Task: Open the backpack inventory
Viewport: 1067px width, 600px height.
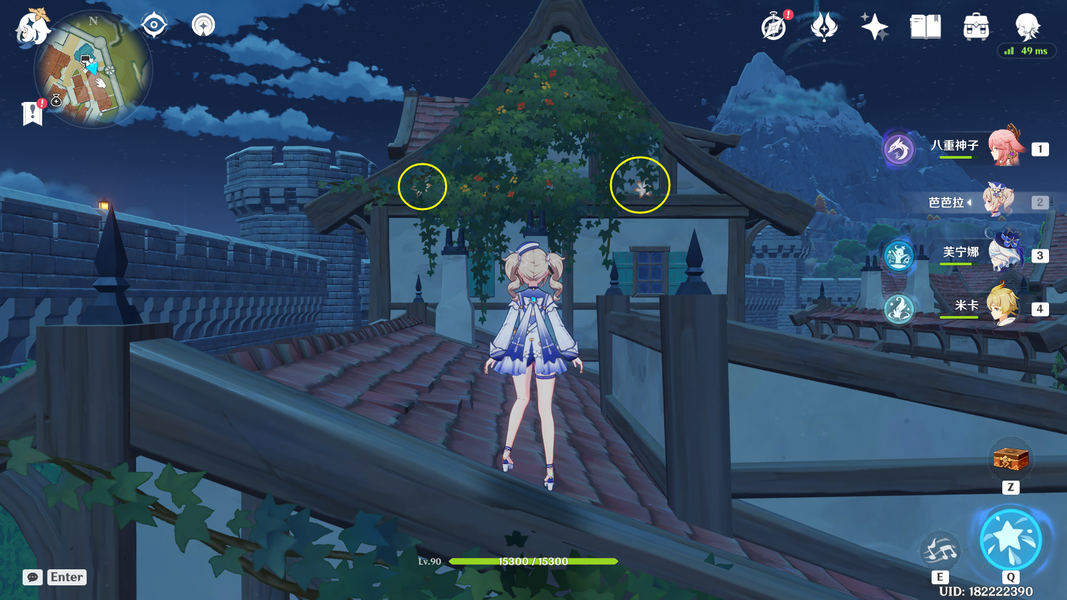Action: (x=976, y=27)
